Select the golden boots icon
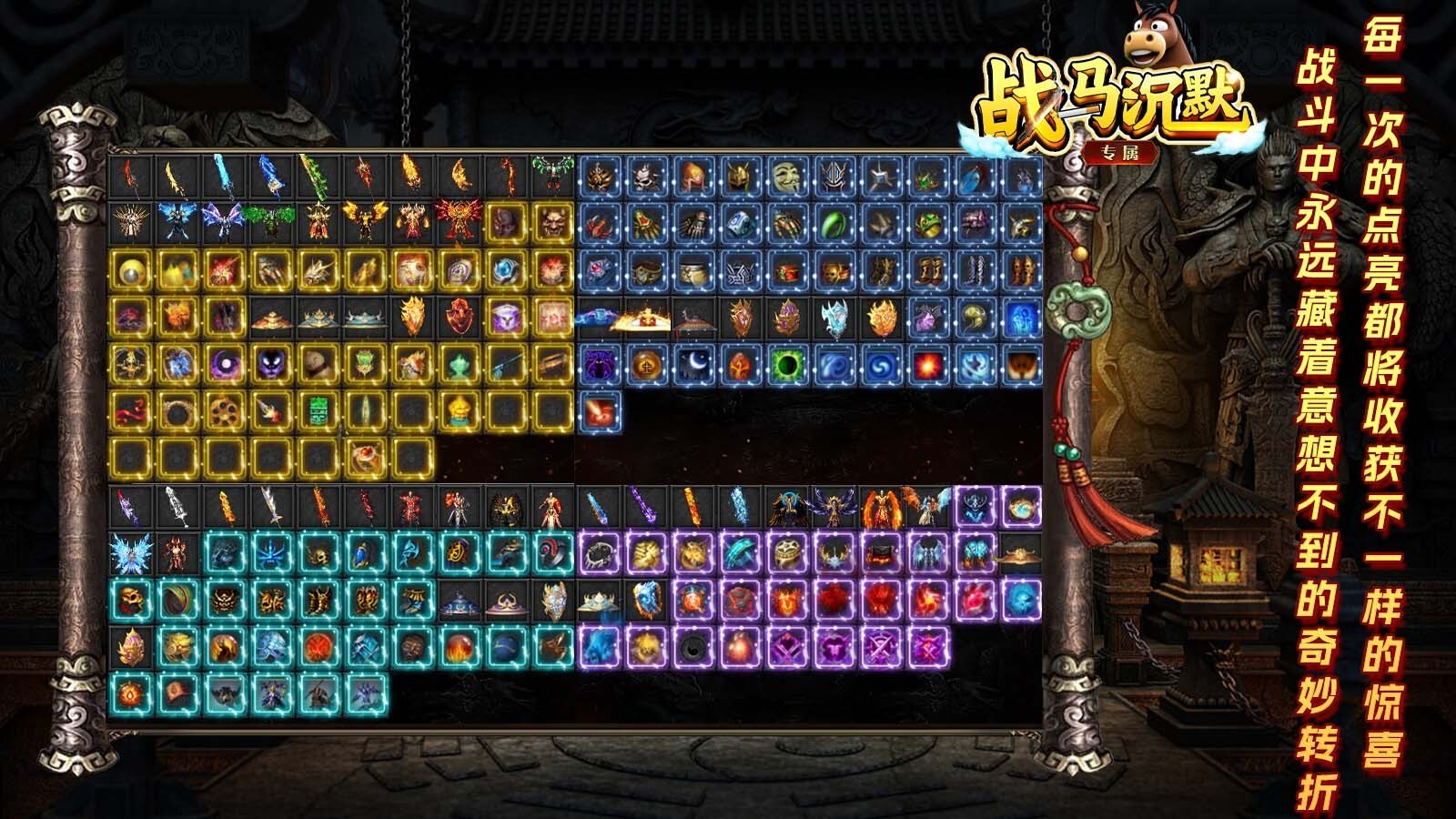Screen dimensions: 1456x819 point(931,273)
